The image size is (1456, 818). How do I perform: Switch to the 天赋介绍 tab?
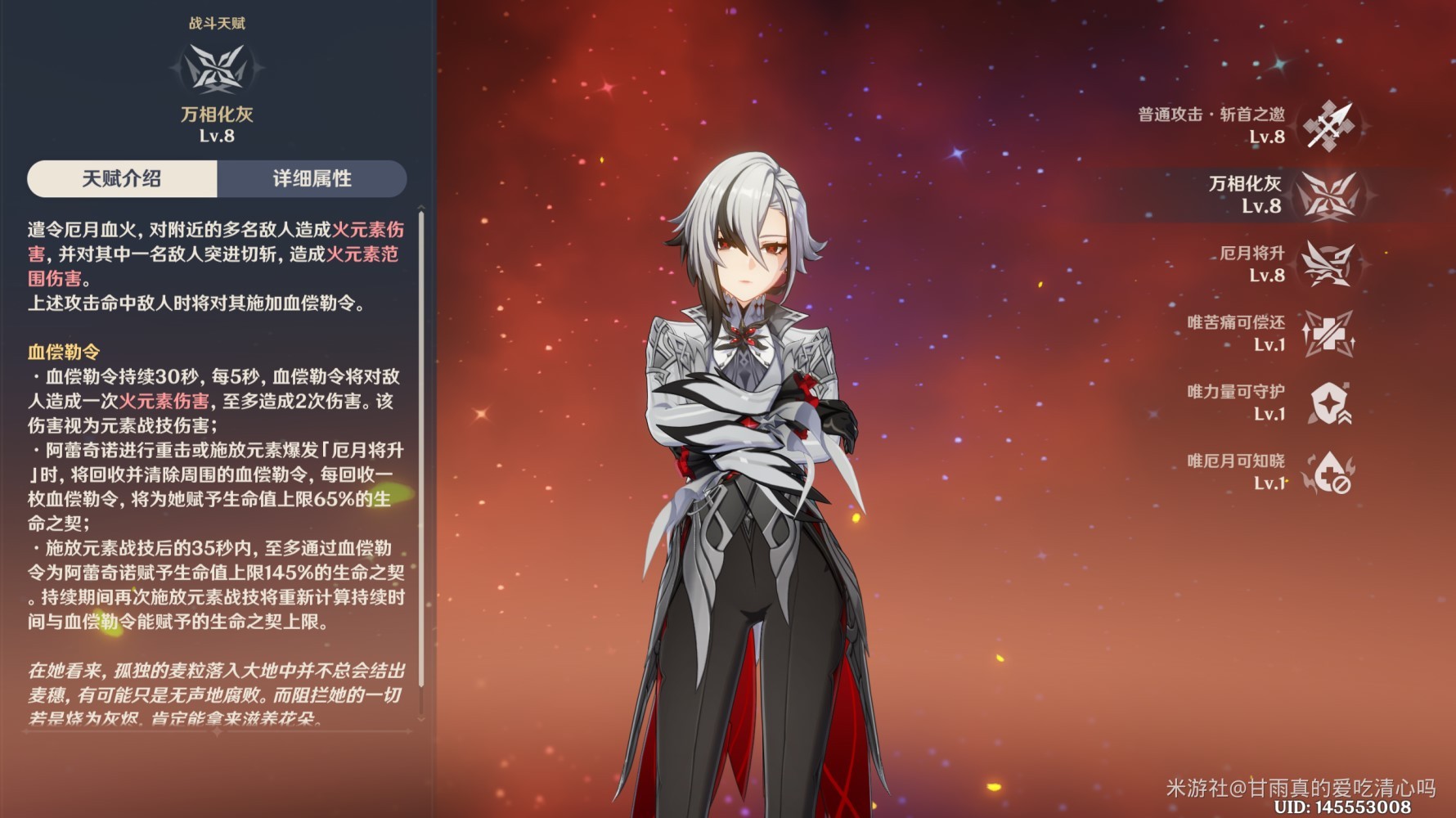click(121, 179)
